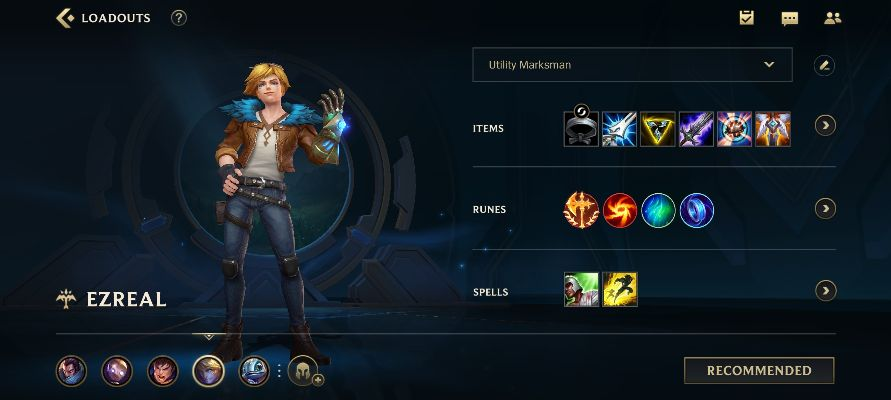
Task: Apply the Recommended loadout
Action: (759, 370)
